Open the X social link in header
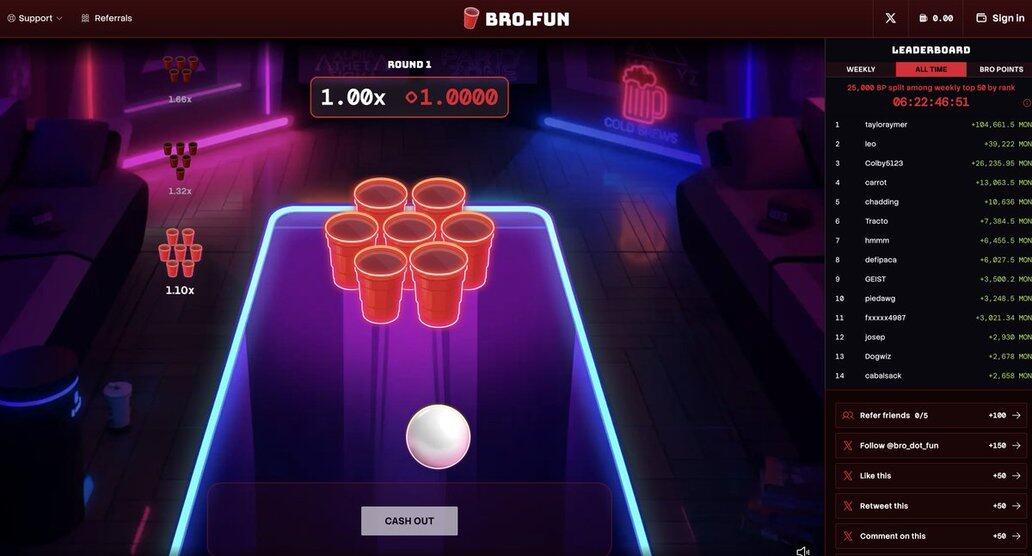This screenshot has width=1032, height=556. (x=890, y=18)
